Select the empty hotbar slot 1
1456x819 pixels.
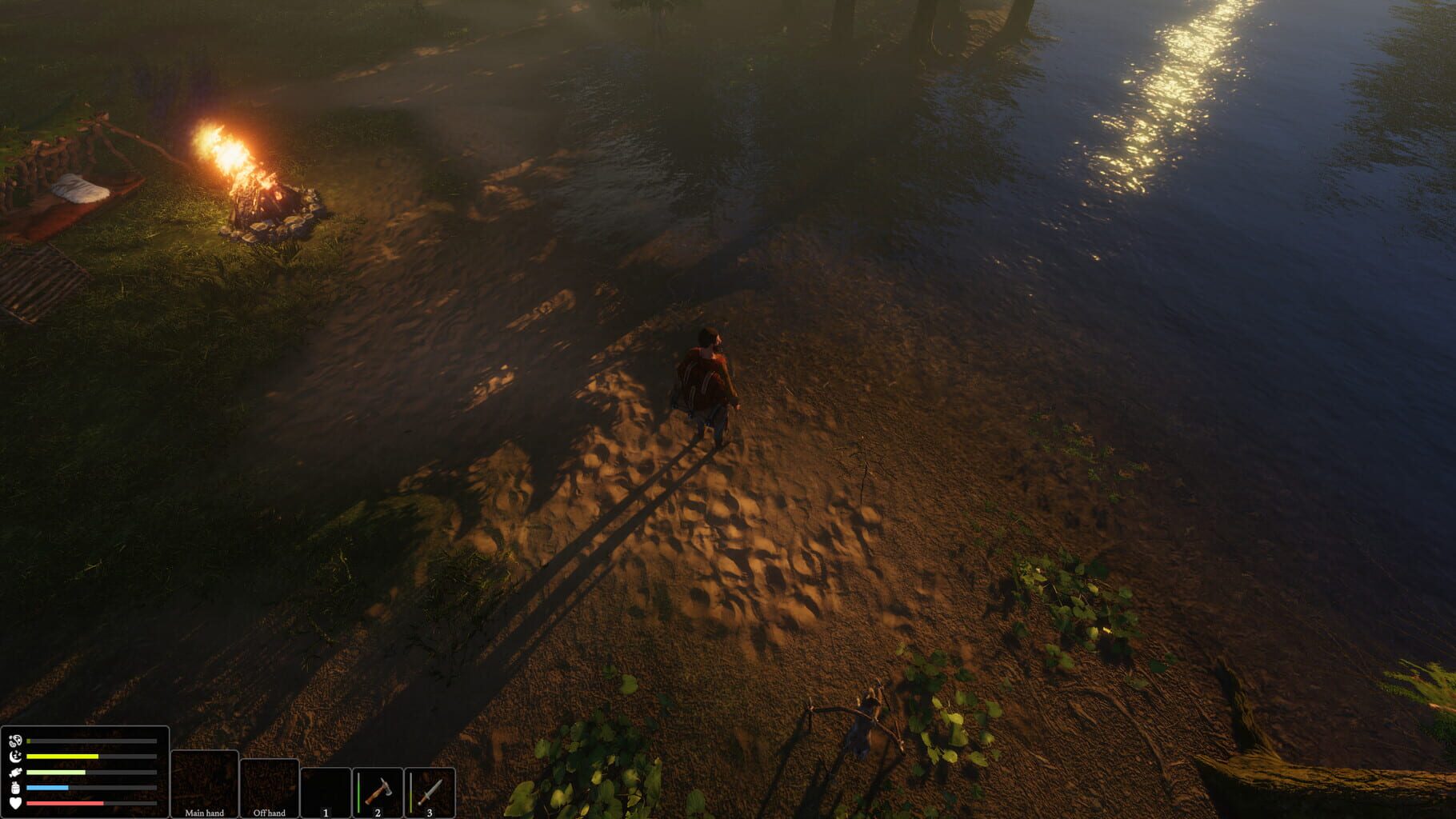(x=326, y=790)
